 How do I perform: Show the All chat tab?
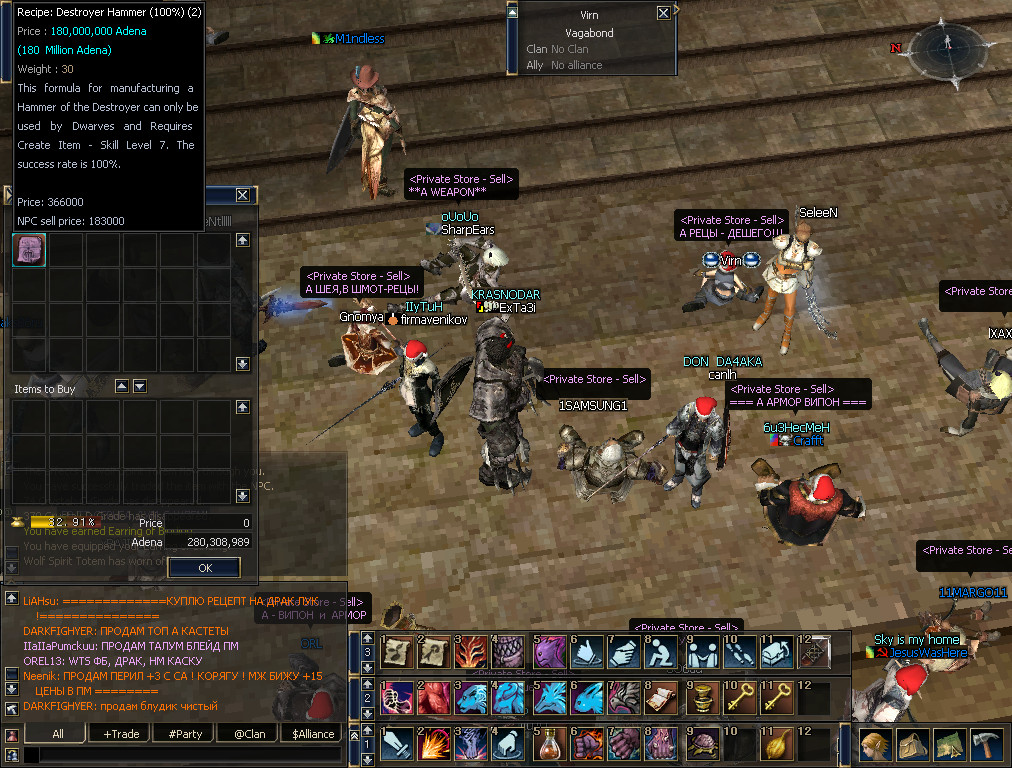pyautogui.click(x=57, y=733)
